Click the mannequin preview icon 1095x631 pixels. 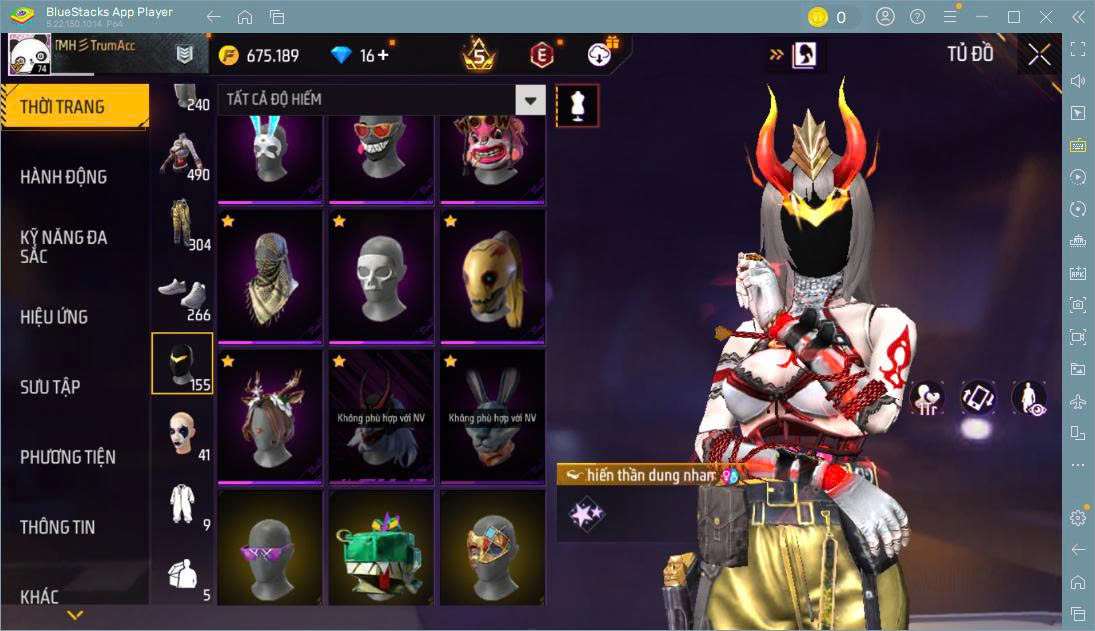(577, 105)
